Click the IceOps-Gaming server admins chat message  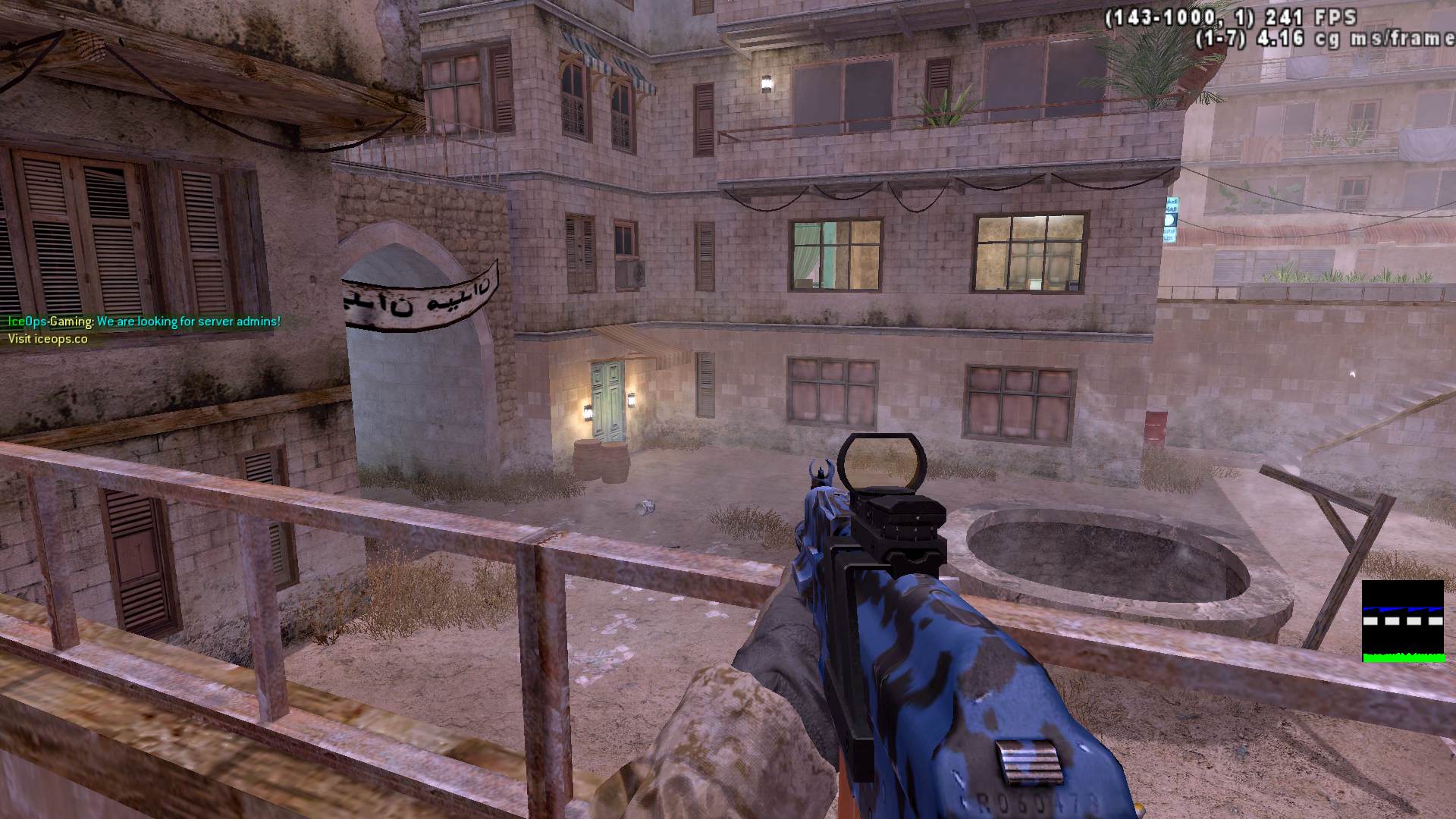pyautogui.click(x=144, y=322)
